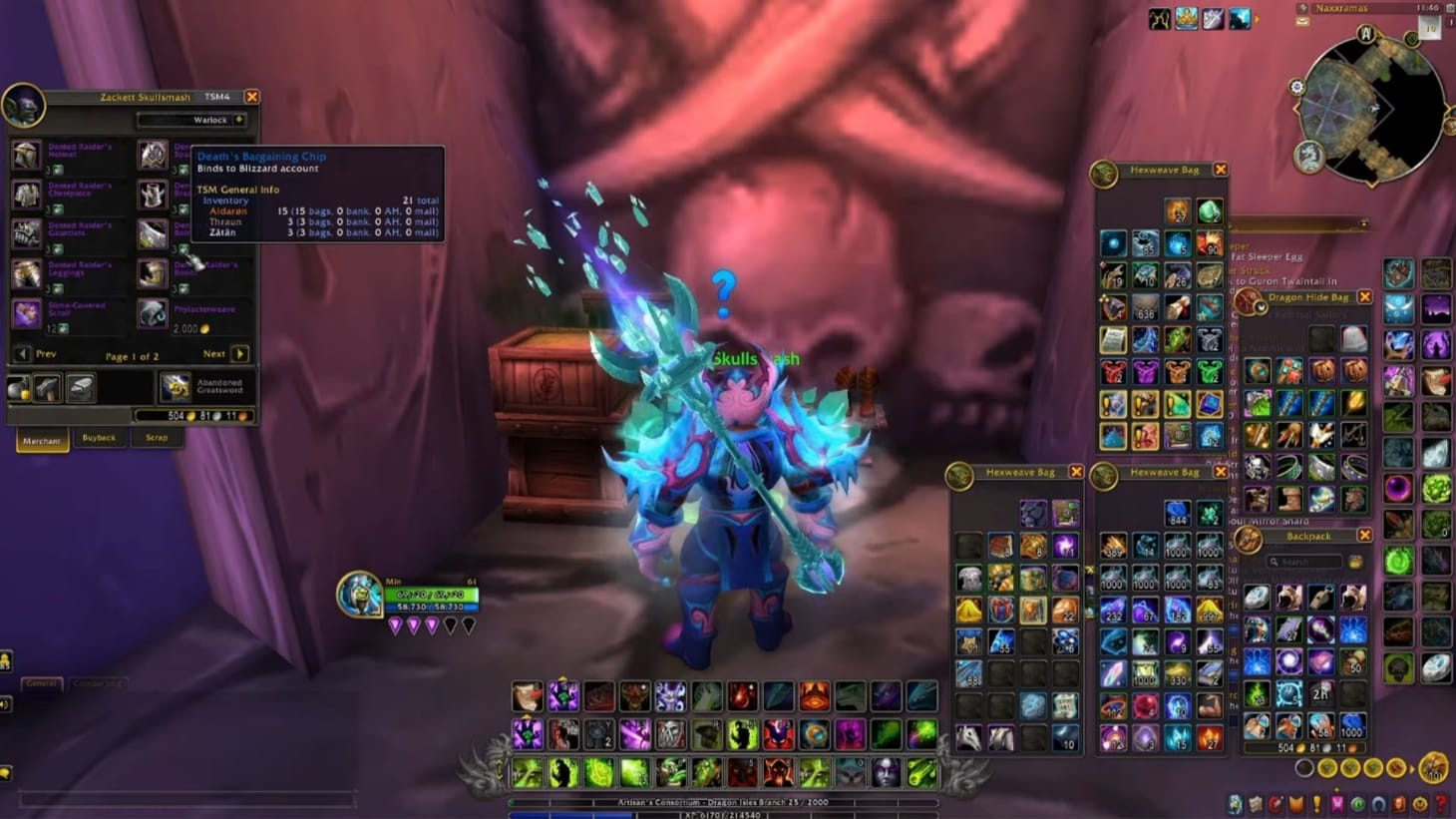Buy back the Abandoned Greatsword
The height and width of the screenshot is (819, 1456).
[175, 387]
